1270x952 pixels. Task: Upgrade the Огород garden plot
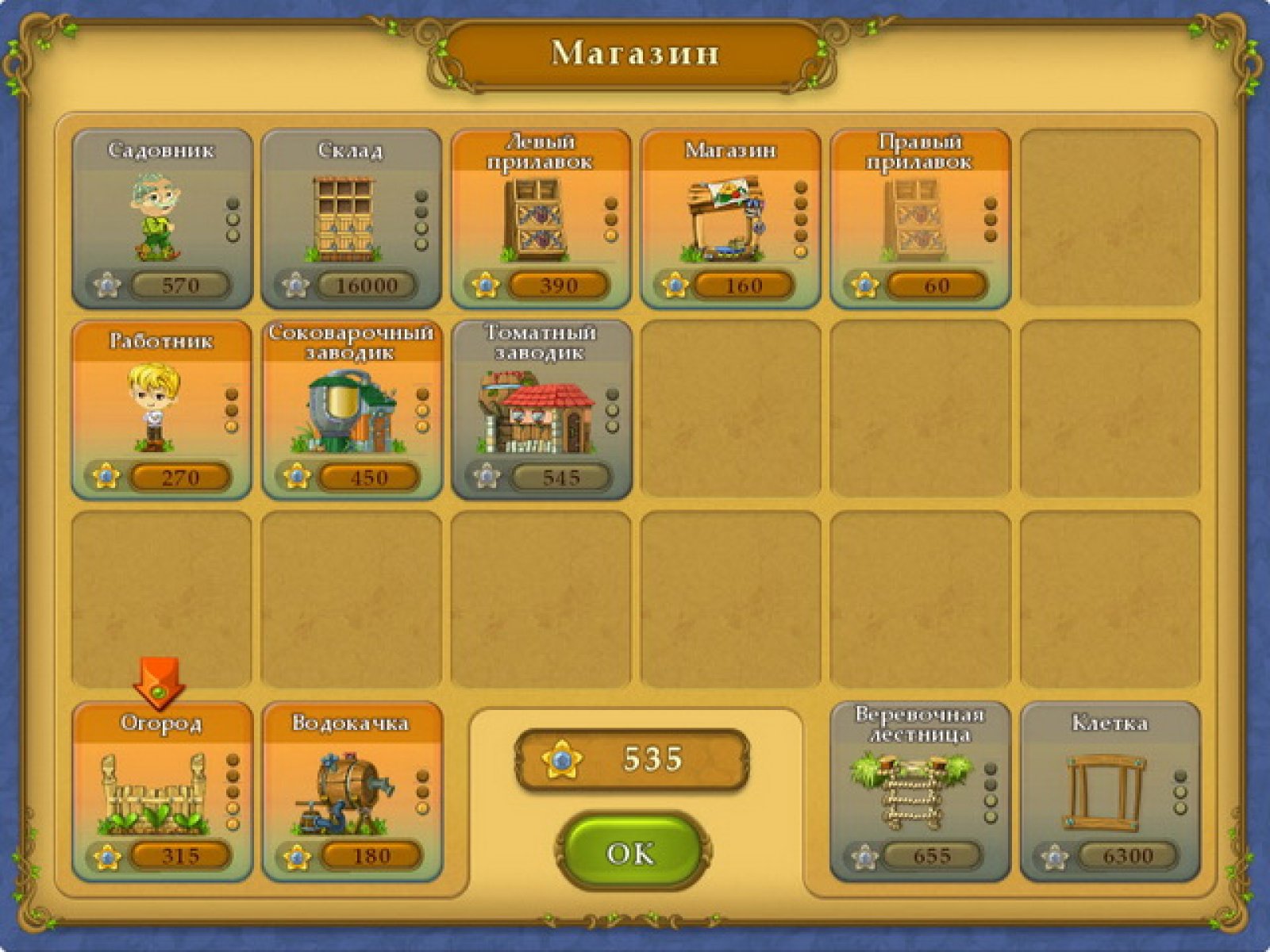162,792
